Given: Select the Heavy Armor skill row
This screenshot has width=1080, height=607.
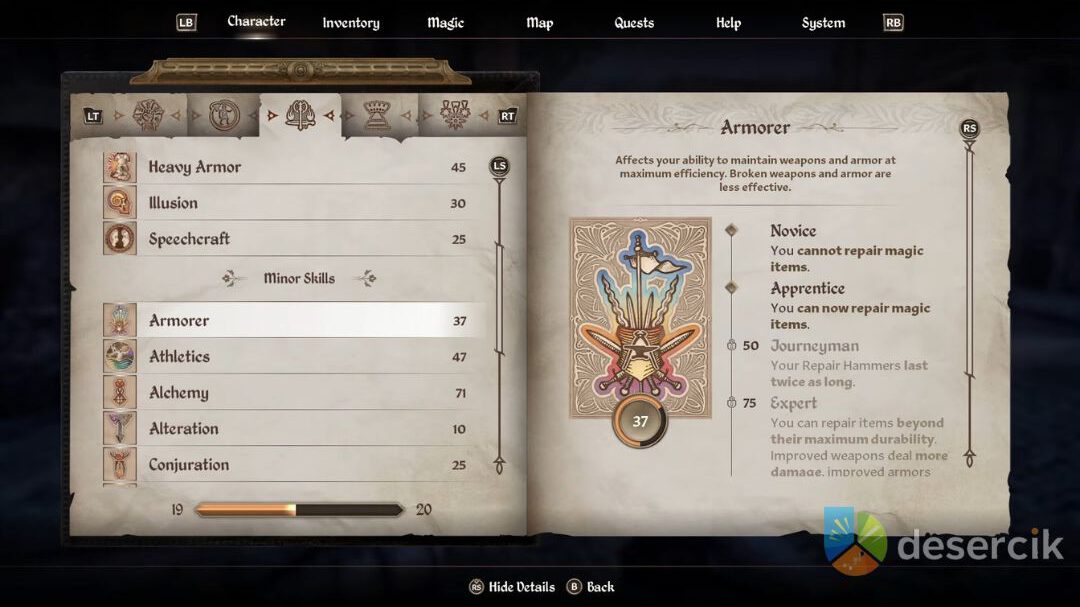Looking at the screenshot, I should pyautogui.click(x=290, y=167).
